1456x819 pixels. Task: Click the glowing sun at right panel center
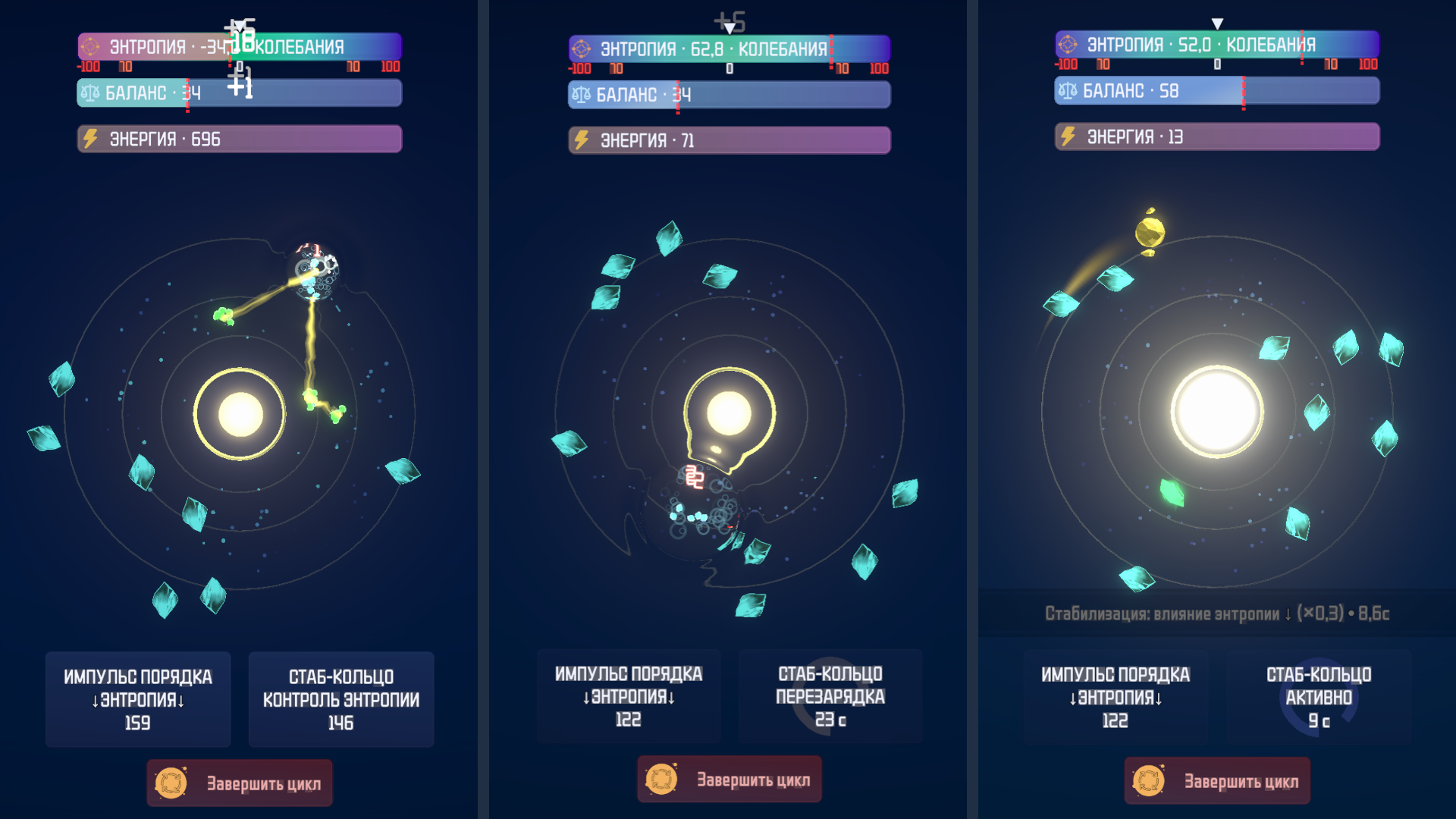click(x=1216, y=411)
